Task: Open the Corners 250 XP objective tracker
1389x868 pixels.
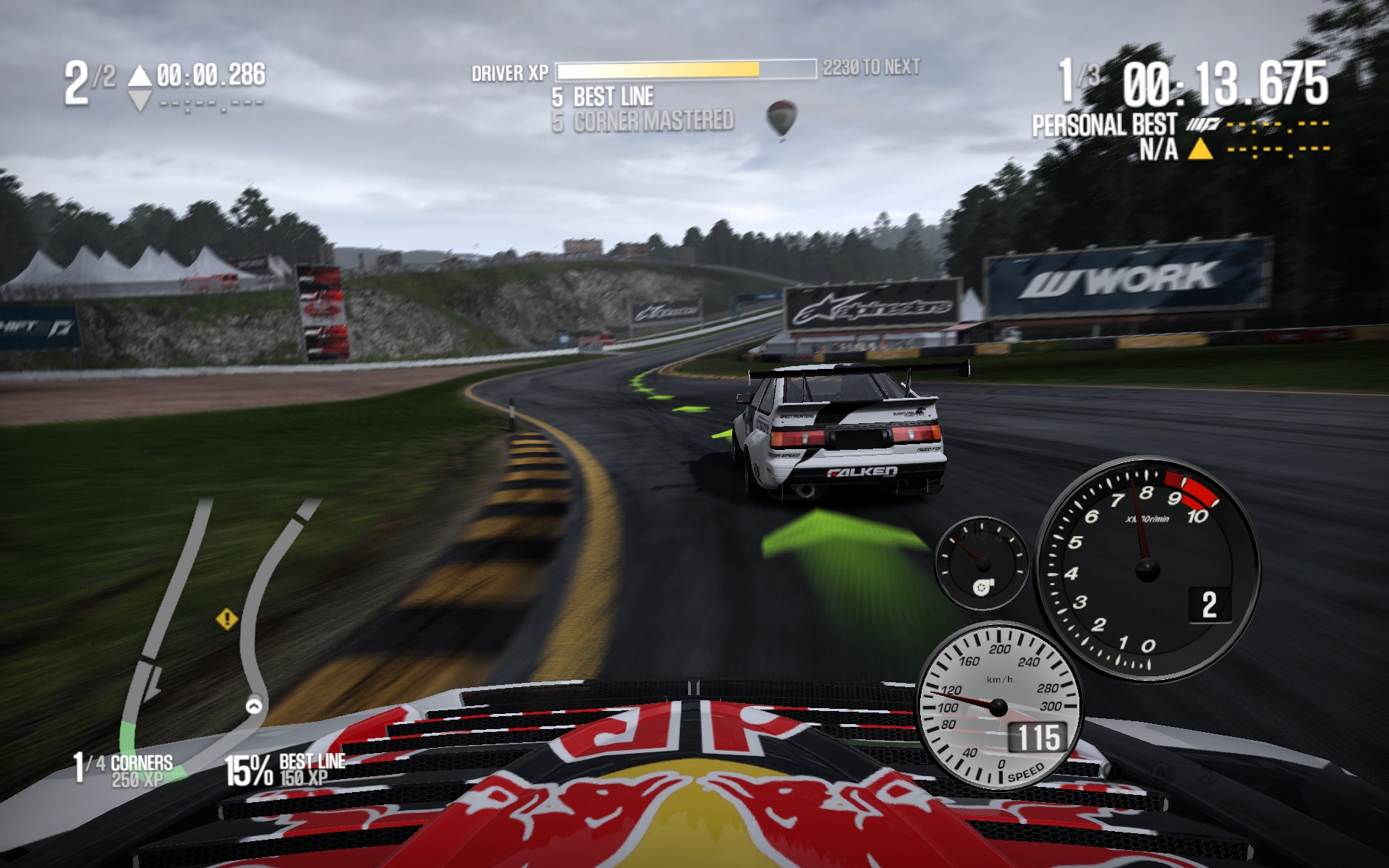Action: point(124,770)
